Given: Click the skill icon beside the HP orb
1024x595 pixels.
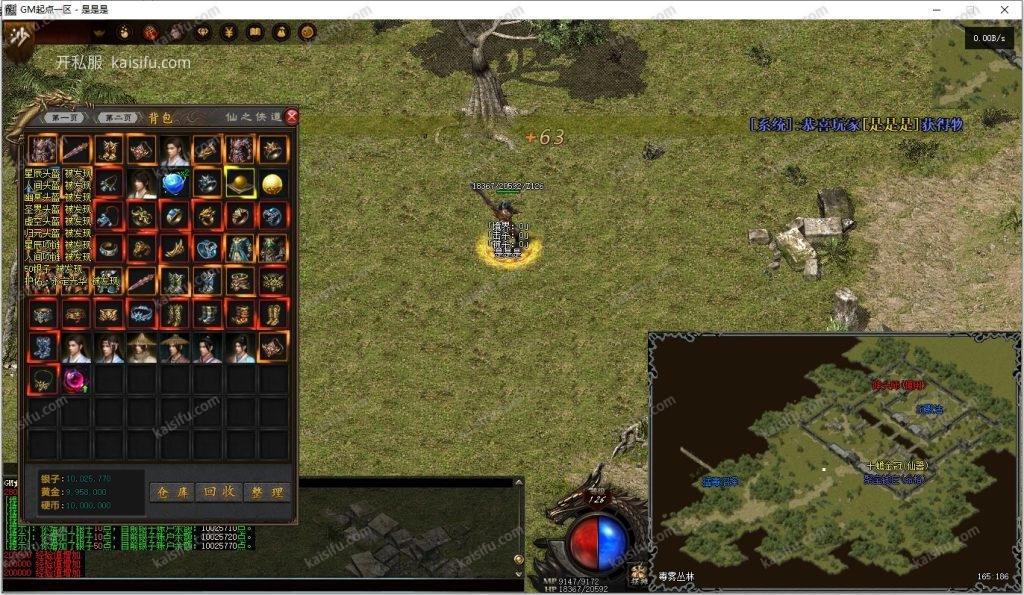Looking at the screenshot, I should (638, 574).
